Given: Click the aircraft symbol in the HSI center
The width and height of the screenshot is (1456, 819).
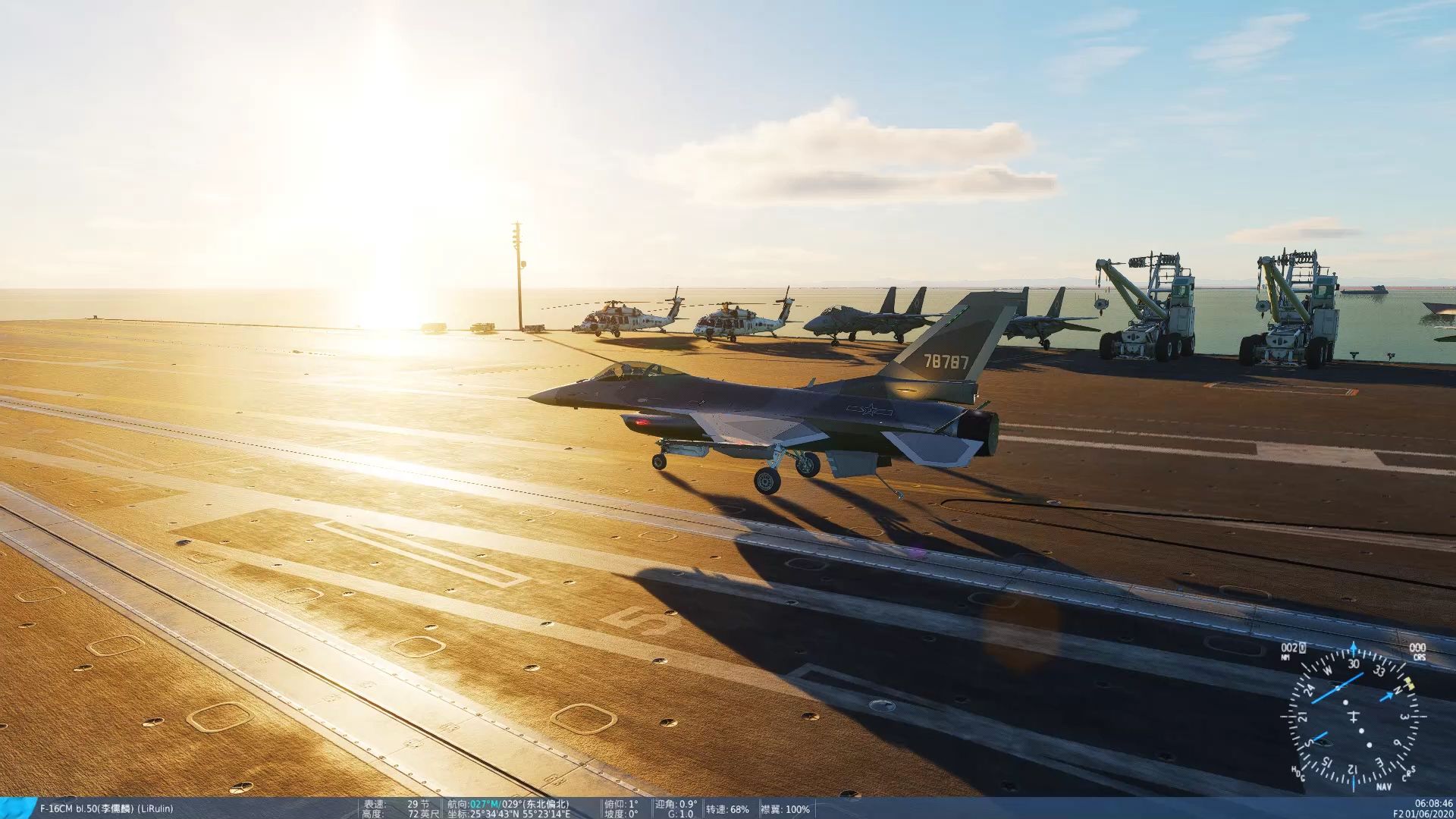Looking at the screenshot, I should tap(1354, 718).
